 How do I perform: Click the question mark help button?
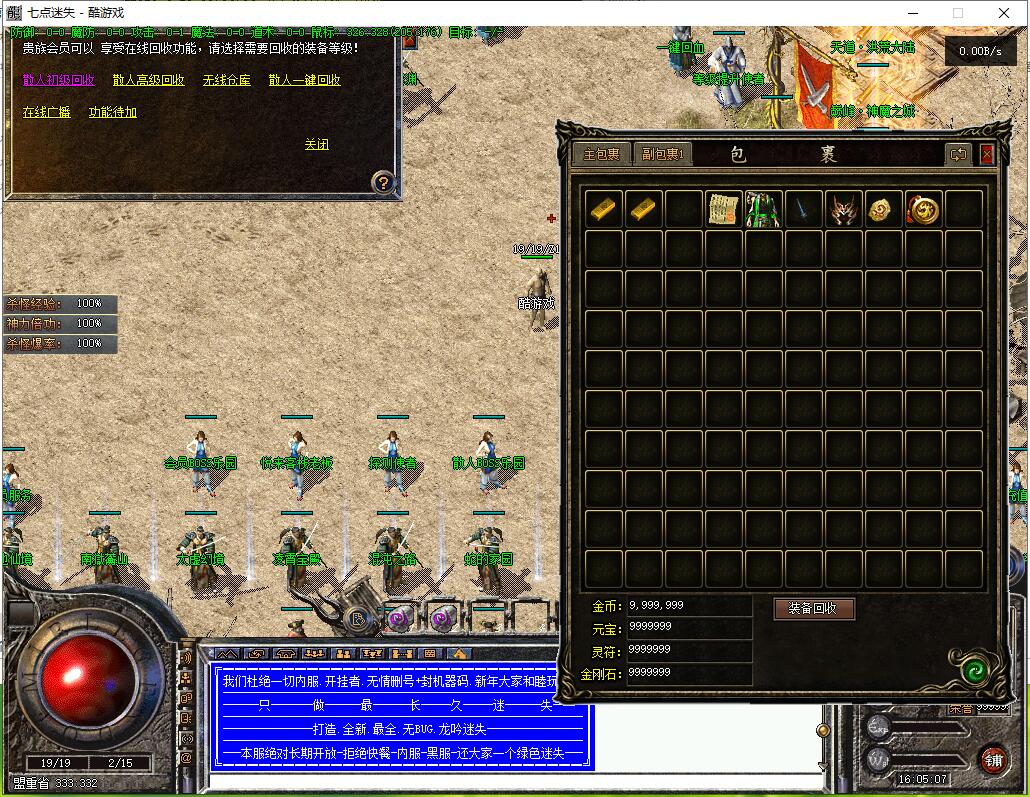click(x=383, y=182)
